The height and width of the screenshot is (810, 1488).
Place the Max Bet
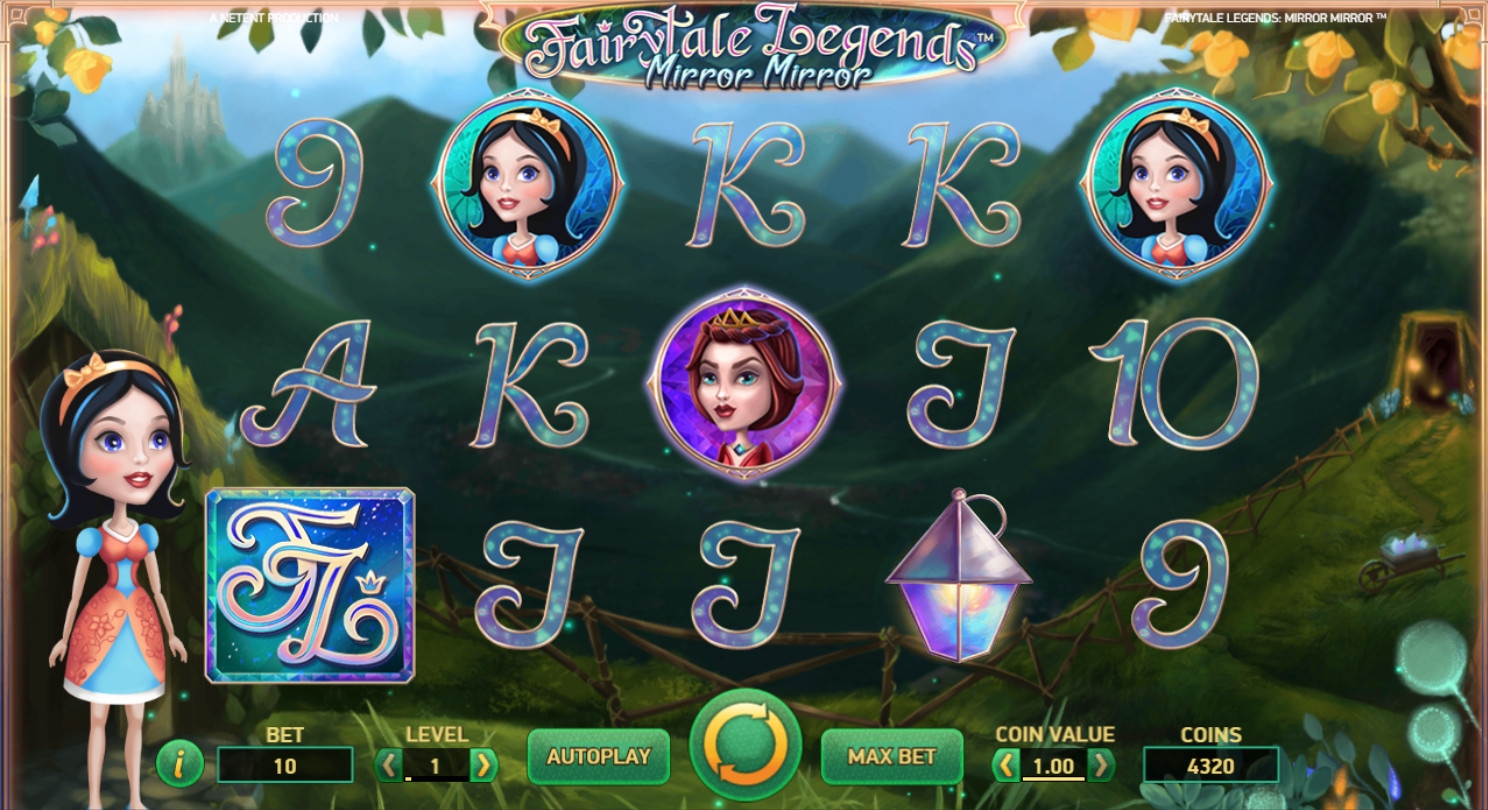891,757
